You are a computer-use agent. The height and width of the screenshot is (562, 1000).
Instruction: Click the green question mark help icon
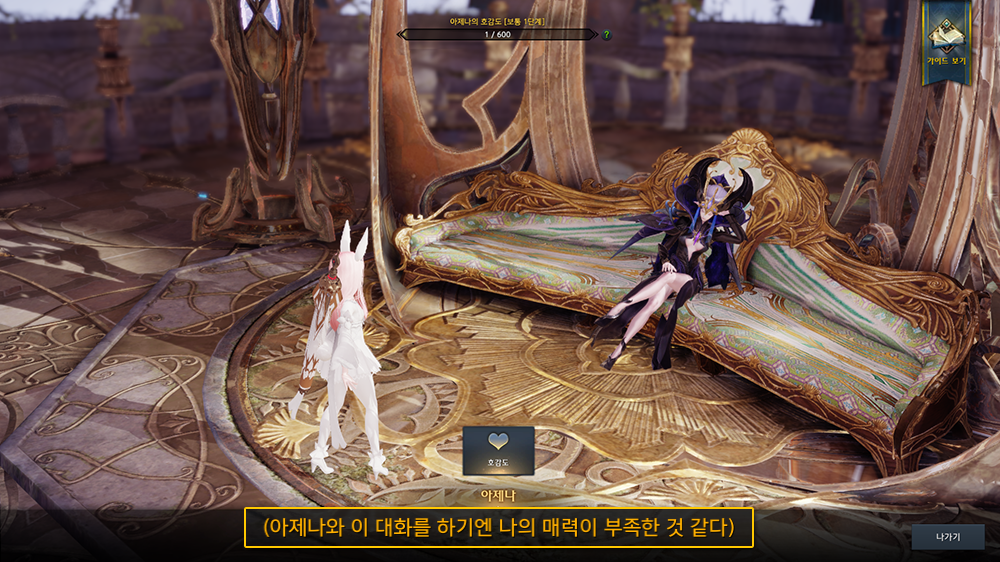[x=607, y=35]
